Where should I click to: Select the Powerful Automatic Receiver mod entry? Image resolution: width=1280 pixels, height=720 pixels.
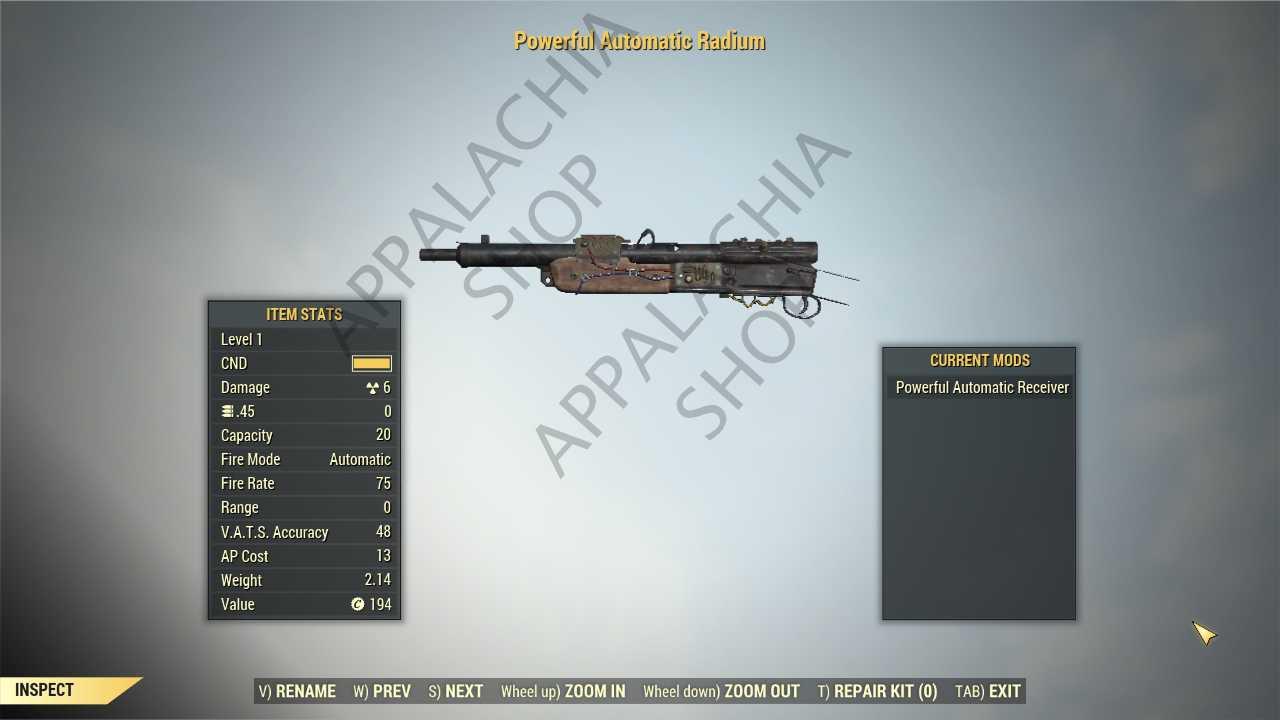(x=981, y=387)
